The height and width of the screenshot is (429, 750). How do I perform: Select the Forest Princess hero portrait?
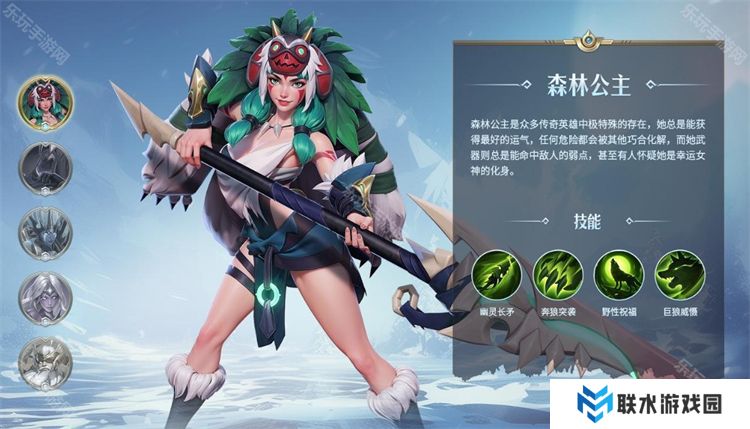(45, 103)
